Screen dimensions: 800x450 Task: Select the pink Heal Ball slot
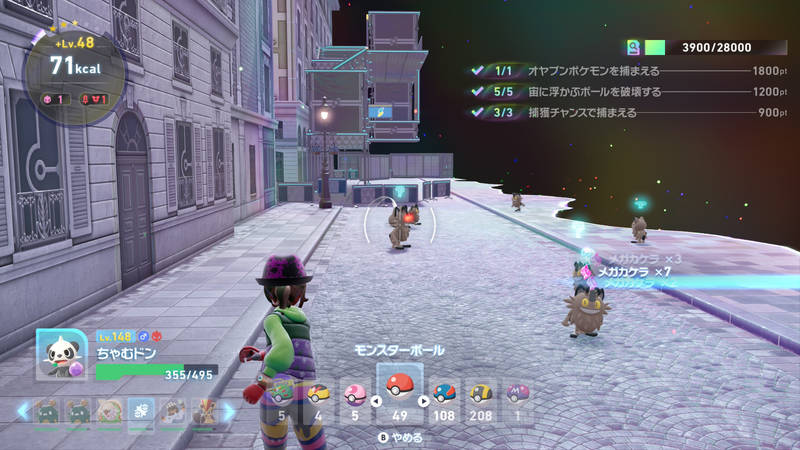pyautogui.click(x=355, y=394)
